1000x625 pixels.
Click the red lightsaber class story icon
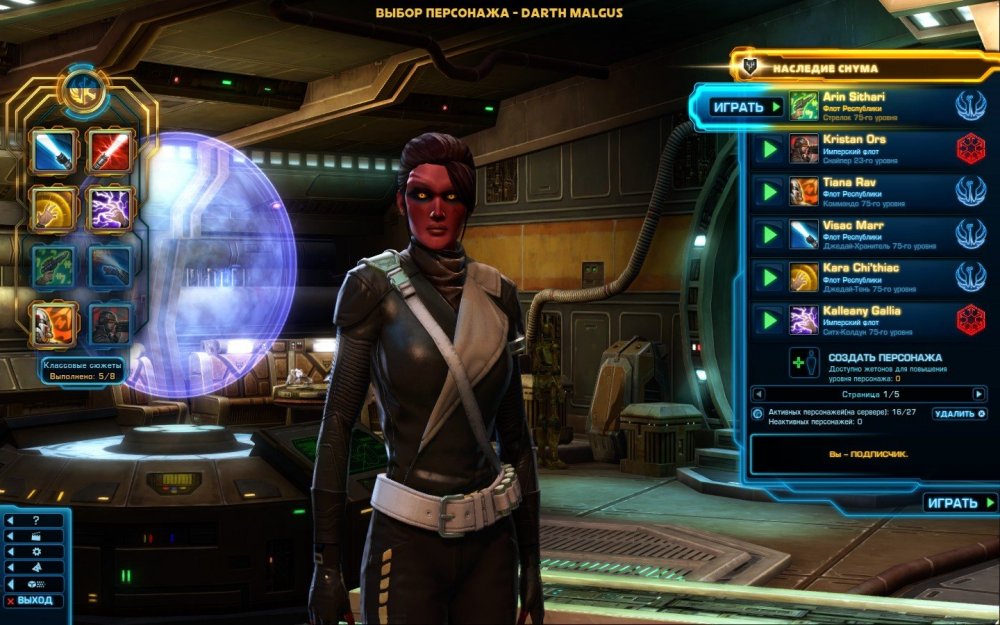(x=110, y=151)
